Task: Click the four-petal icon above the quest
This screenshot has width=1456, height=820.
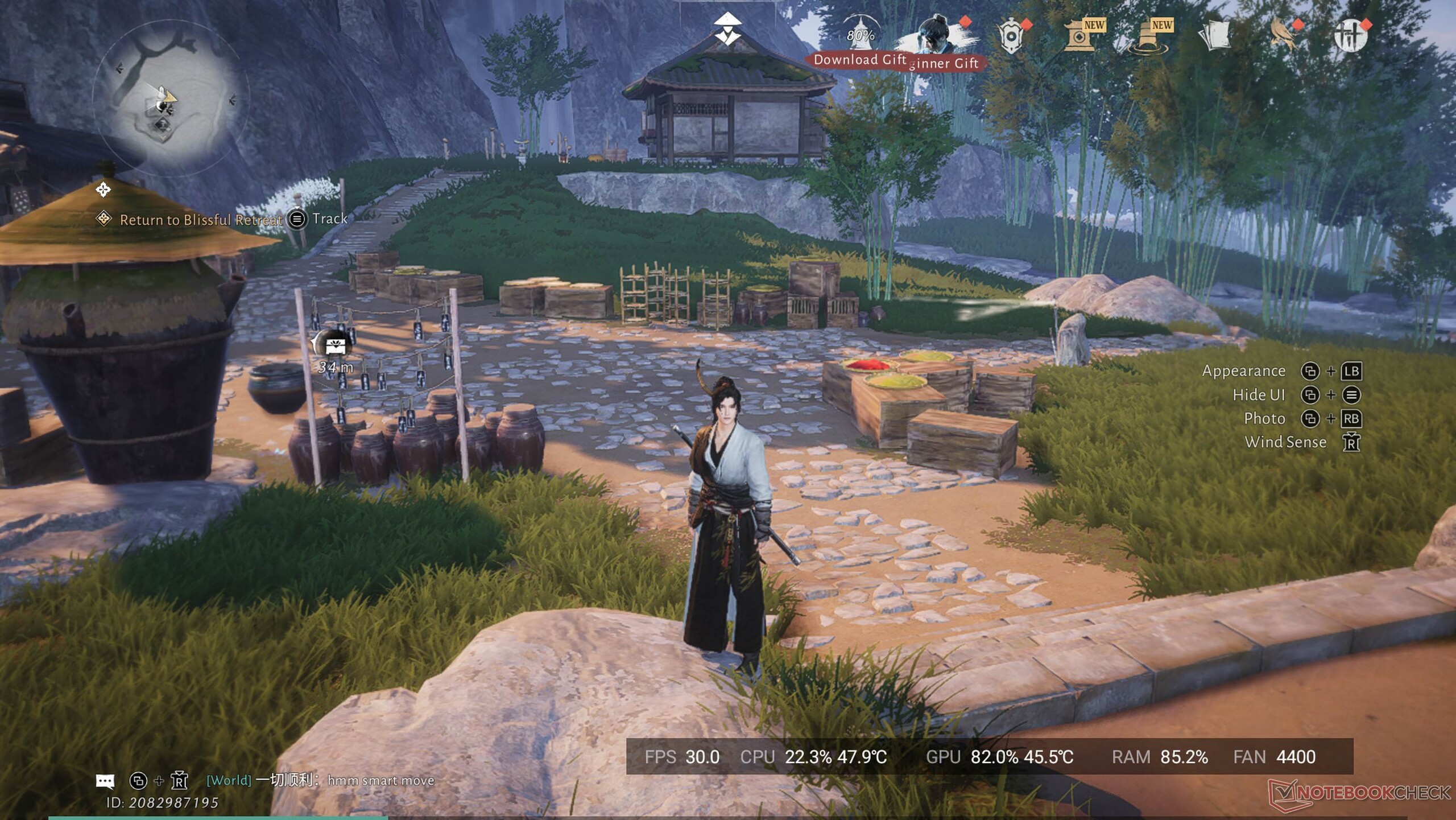Action: (x=103, y=189)
